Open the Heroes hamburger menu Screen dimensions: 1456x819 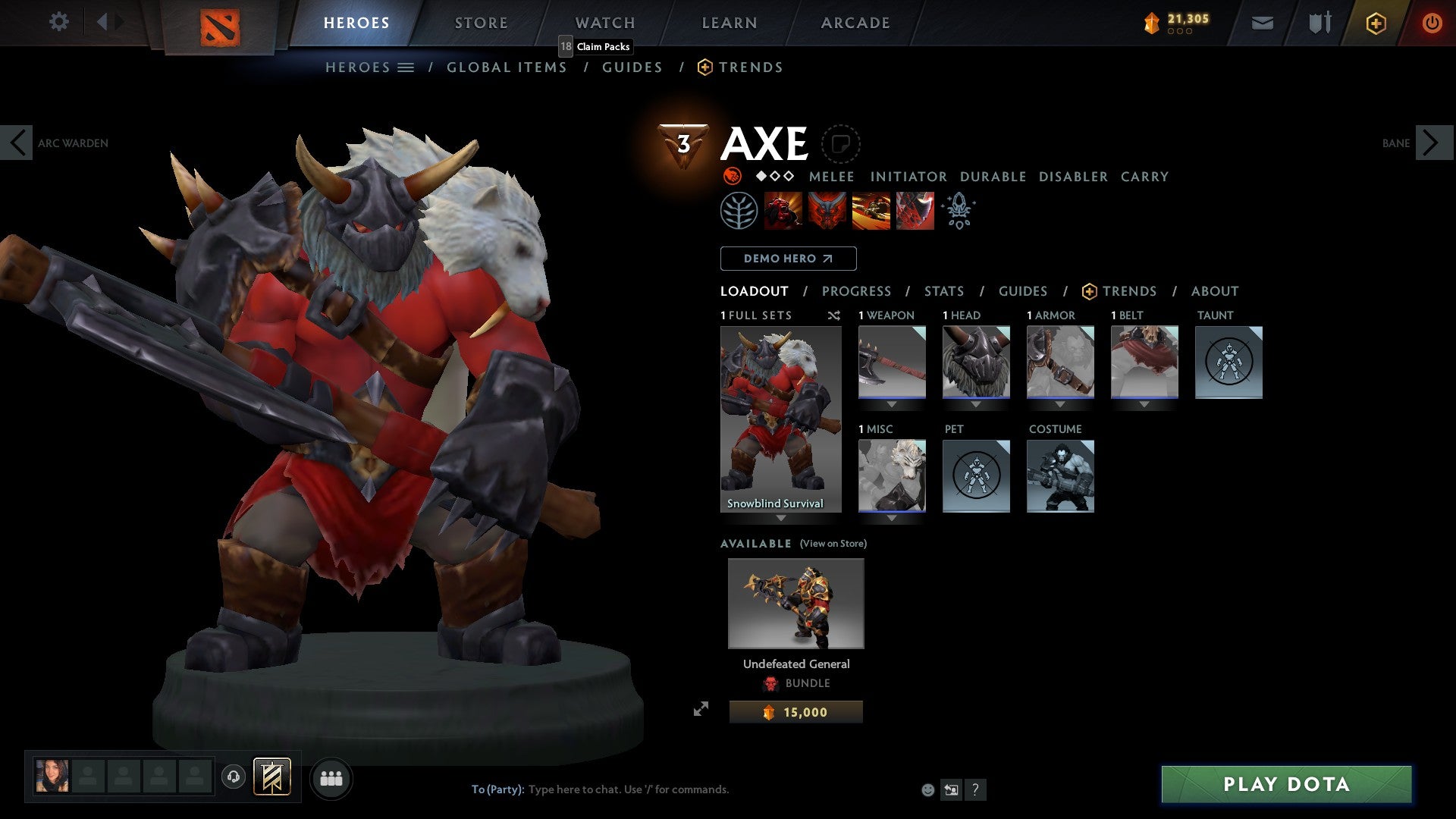click(x=406, y=67)
